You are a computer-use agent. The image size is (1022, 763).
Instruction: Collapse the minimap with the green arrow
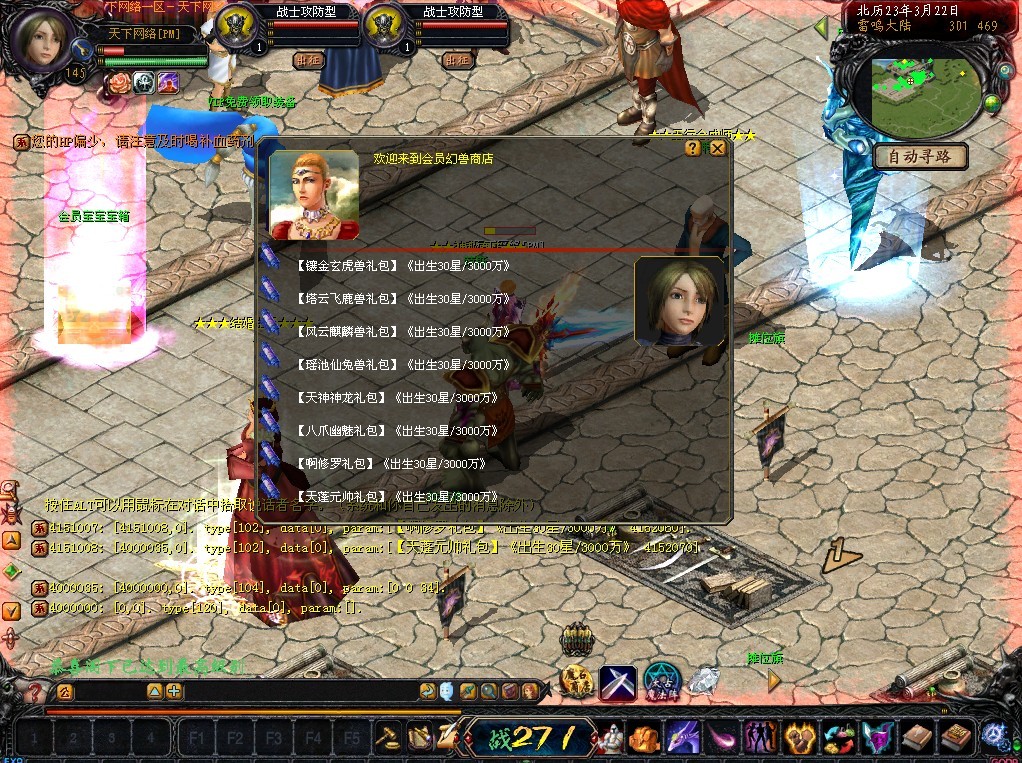coord(821,27)
